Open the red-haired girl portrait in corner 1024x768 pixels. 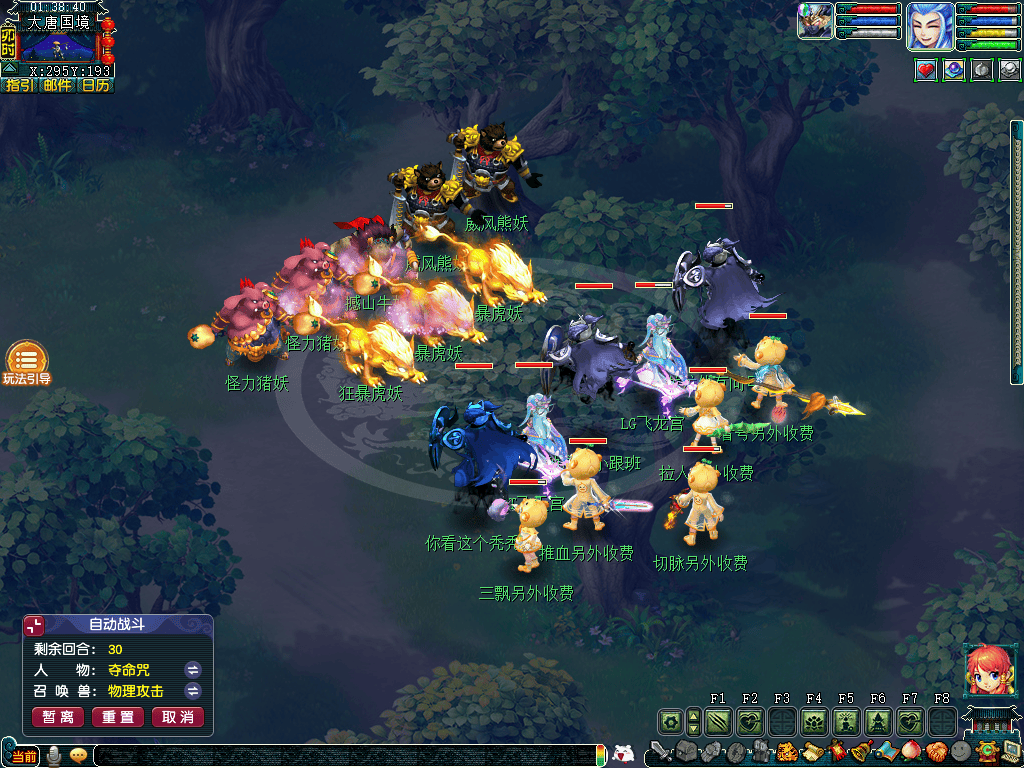click(984, 670)
